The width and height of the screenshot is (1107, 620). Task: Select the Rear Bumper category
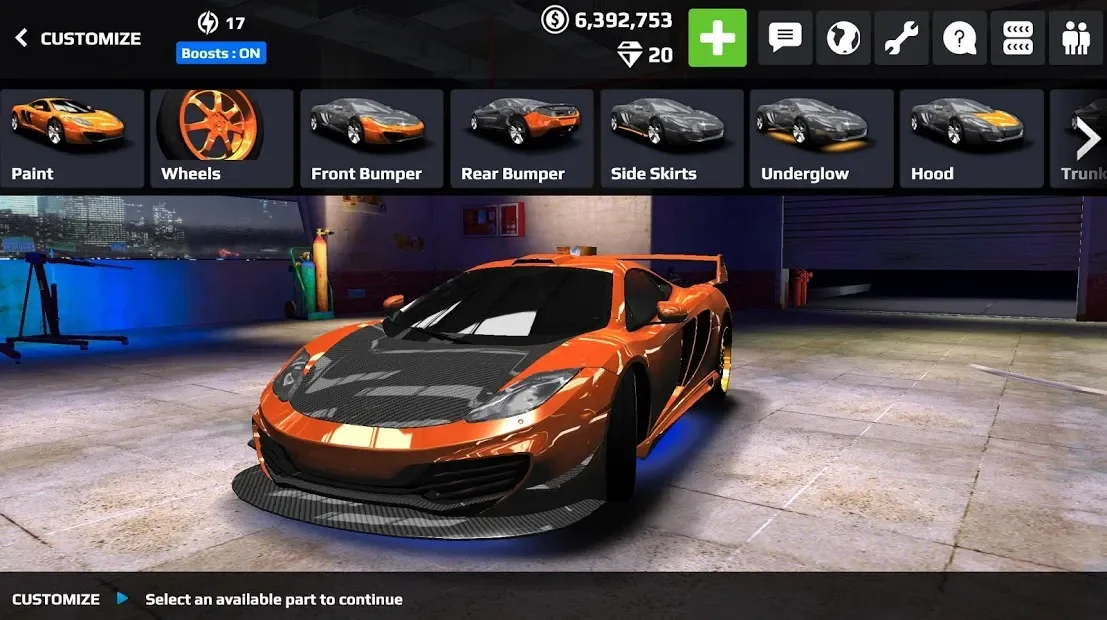(522, 138)
